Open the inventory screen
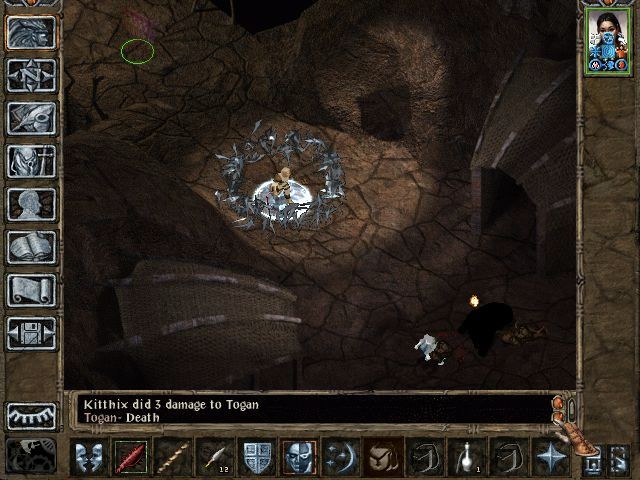The image size is (640, 480). [x=32, y=161]
